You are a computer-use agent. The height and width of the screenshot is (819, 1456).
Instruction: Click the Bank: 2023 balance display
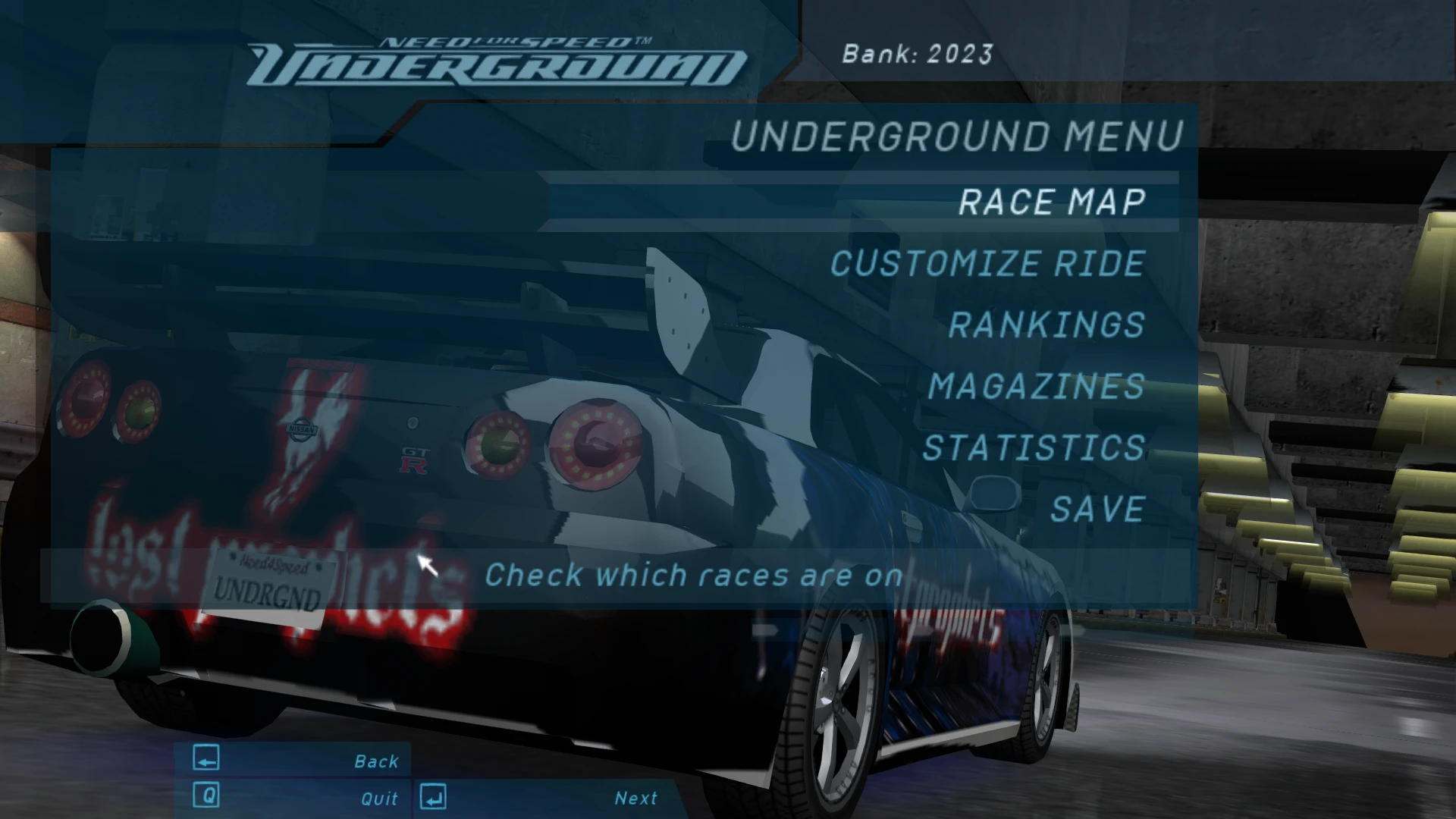pyautogui.click(x=918, y=54)
